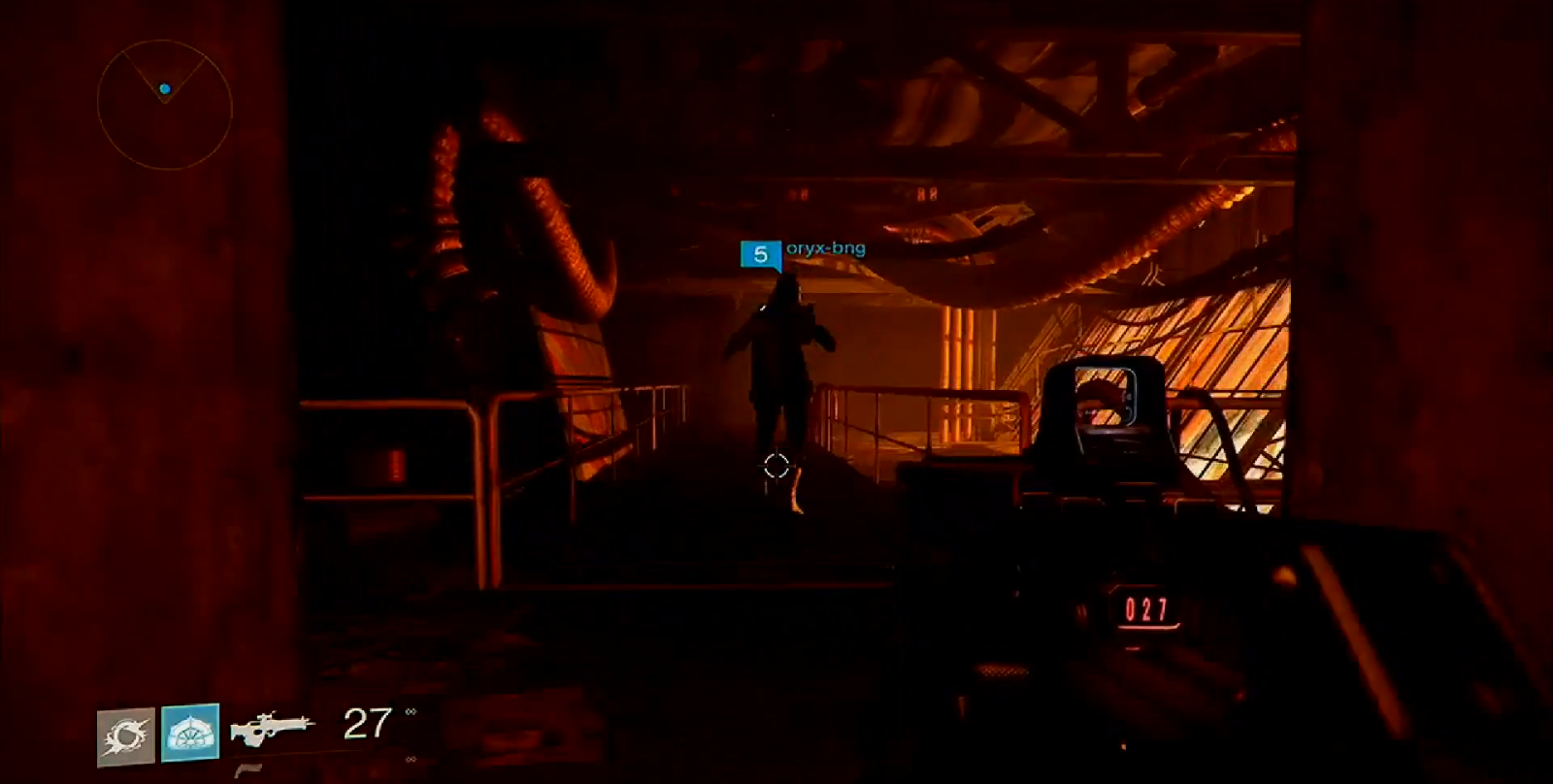Click the infinity symbol beside ammo count
Image resolution: width=1553 pixels, height=784 pixels.
pos(412,710)
